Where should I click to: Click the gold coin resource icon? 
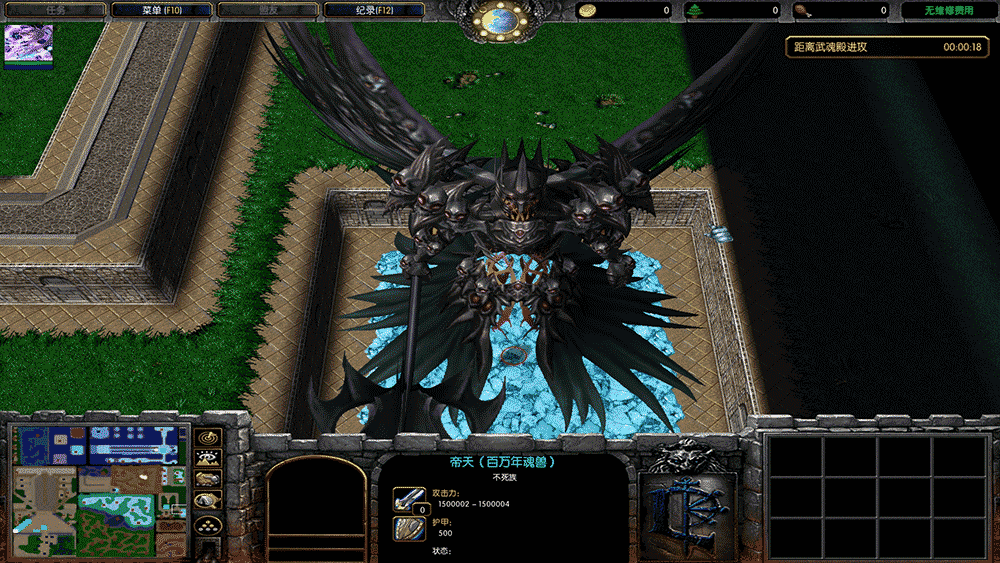pyautogui.click(x=589, y=11)
